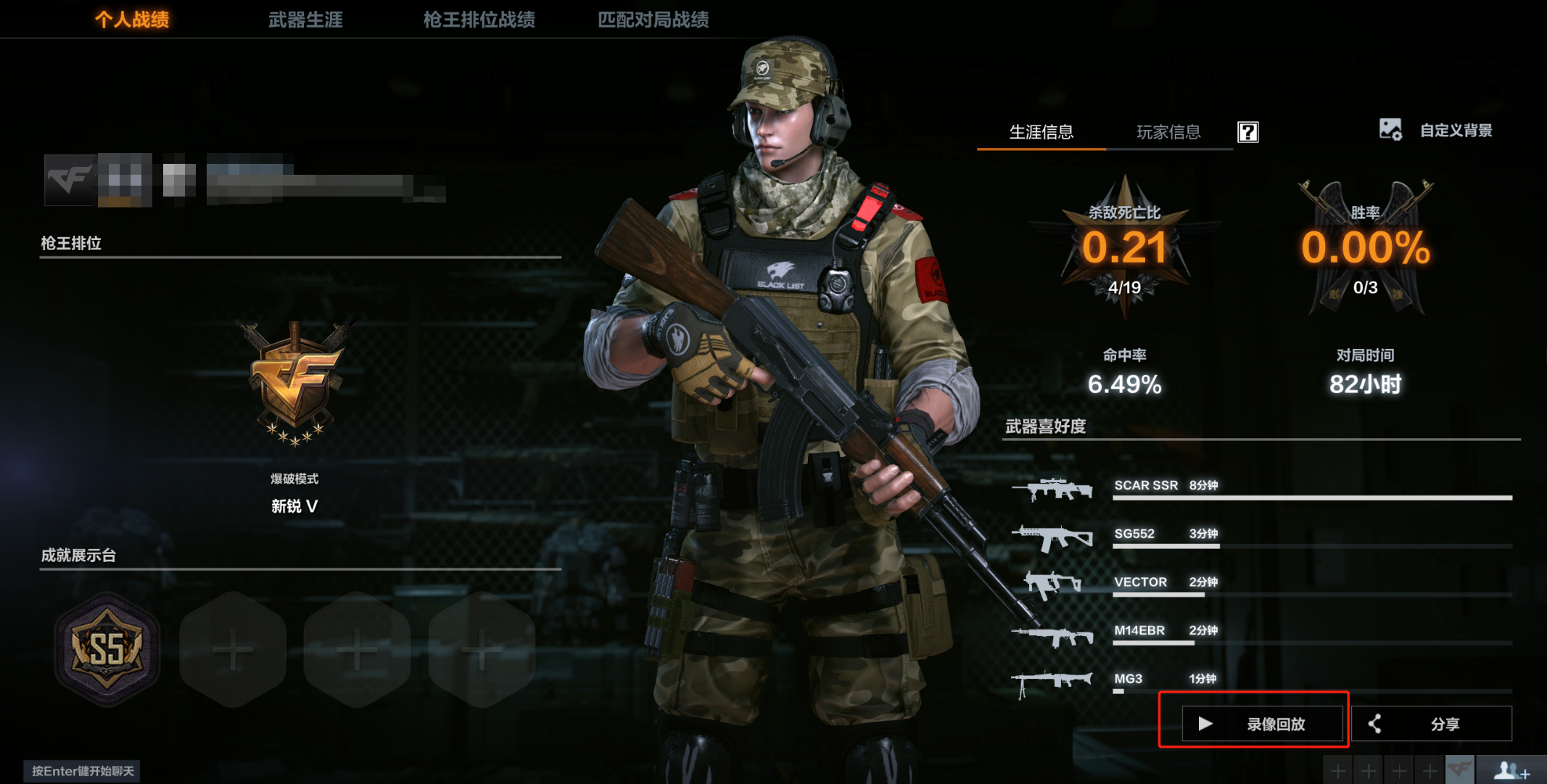Choose the SG552 weapon row

tap(1262, 537)
